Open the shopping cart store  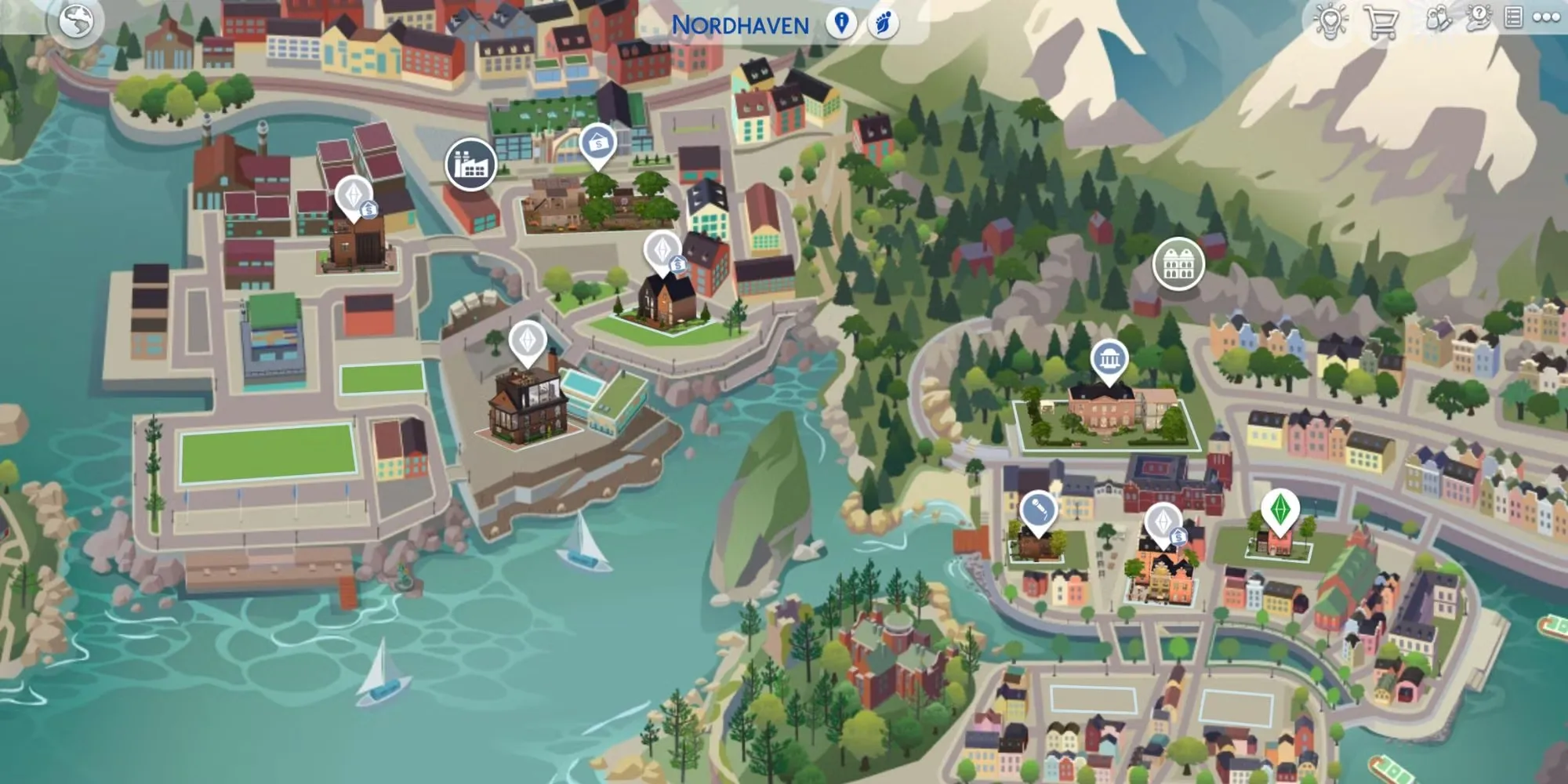[x=1381, y=21]
